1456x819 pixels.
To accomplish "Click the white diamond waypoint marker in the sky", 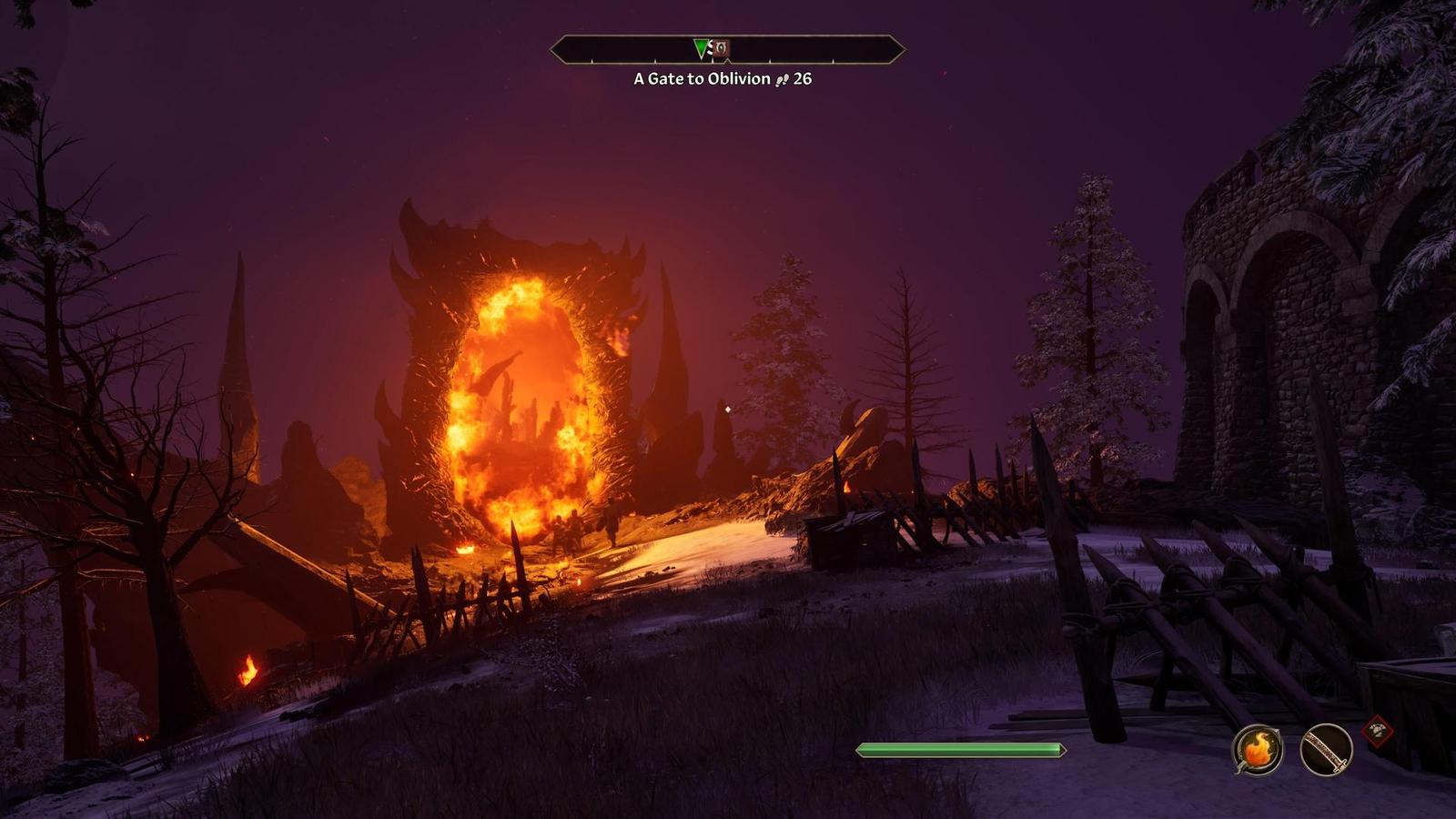I will point(728,410).
